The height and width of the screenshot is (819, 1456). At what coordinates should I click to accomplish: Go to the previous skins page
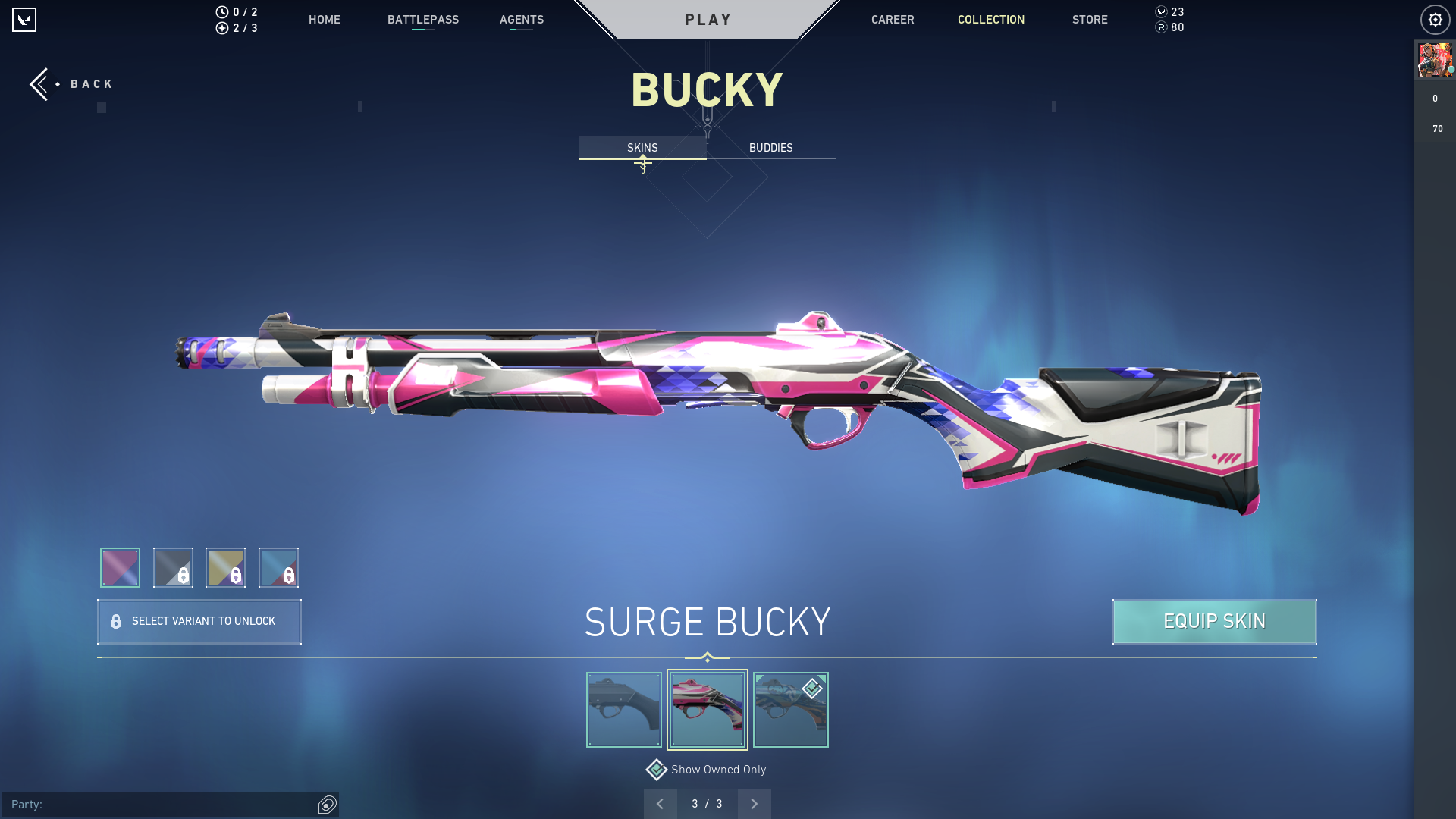coord(660,804)
